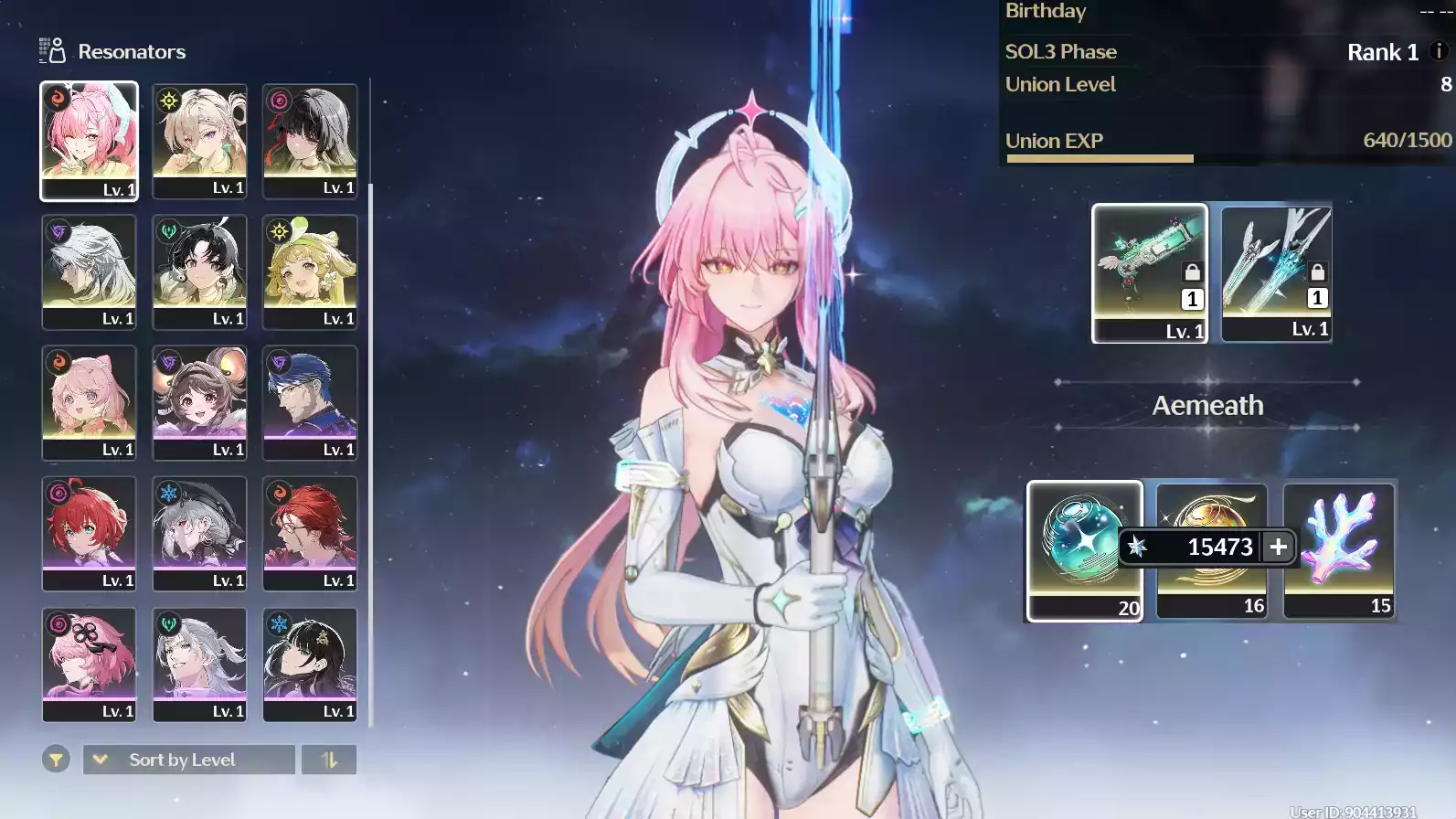Open the Sort by Level dropdown

coord(187,759)
